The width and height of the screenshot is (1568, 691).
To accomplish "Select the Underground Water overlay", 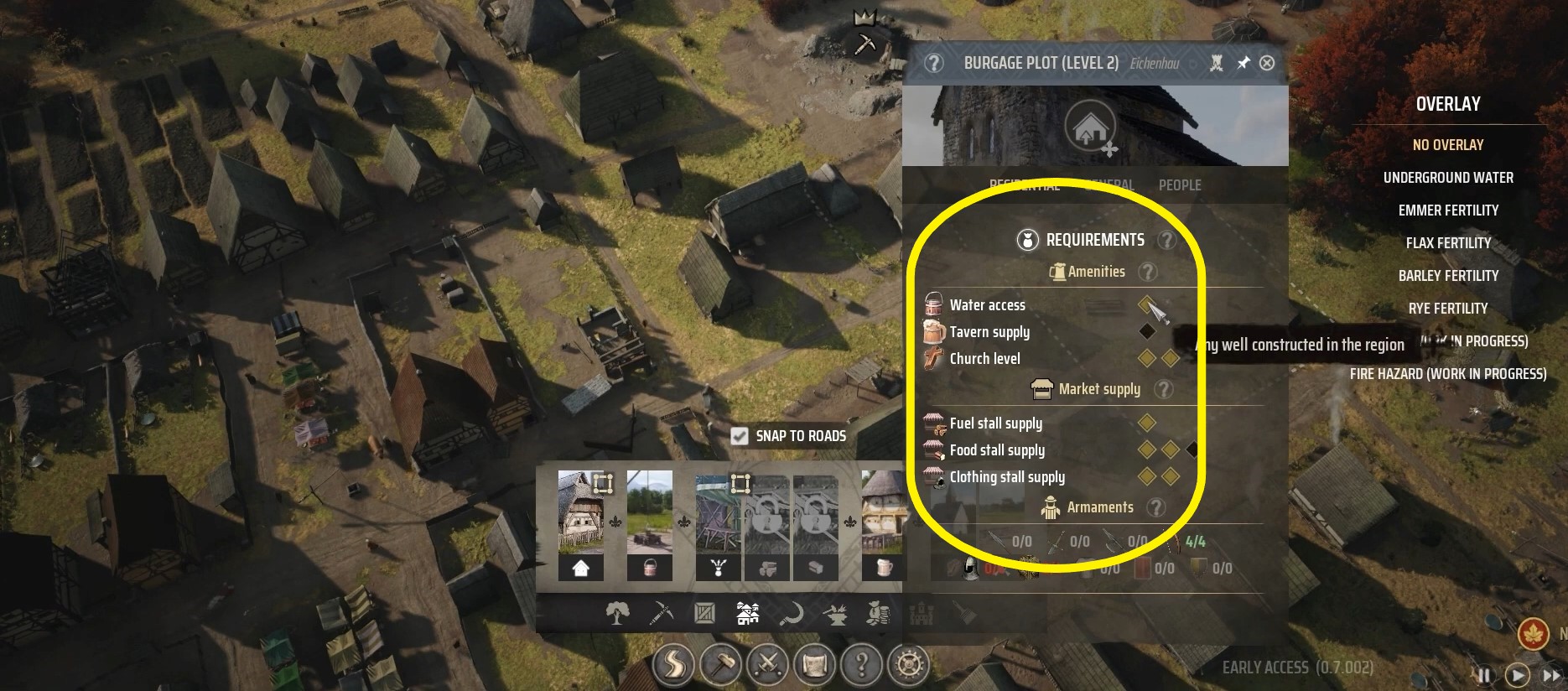I will click(1448, 177).
